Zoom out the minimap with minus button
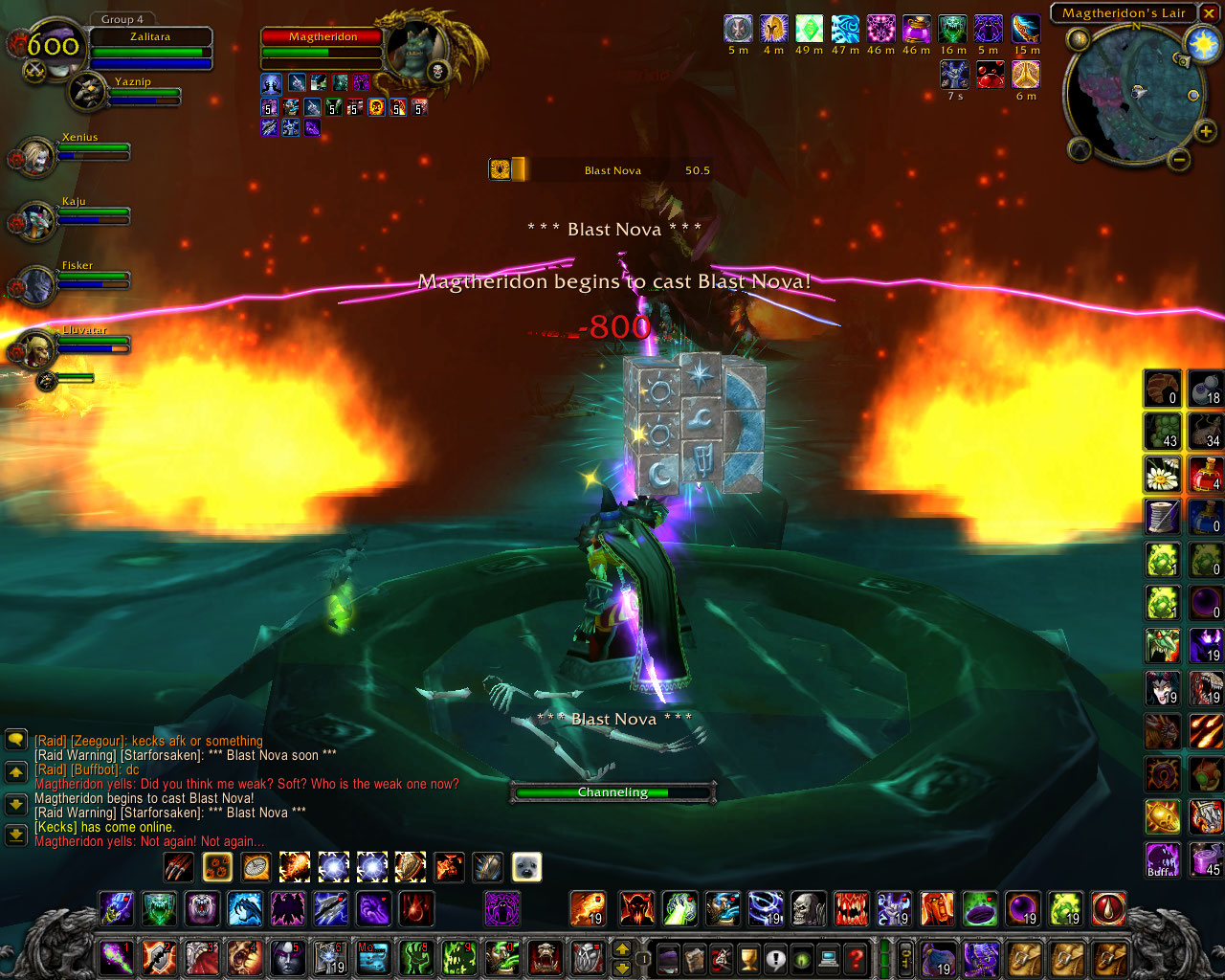Screen dimensions: 1225x980 (x=1179, y=160)
